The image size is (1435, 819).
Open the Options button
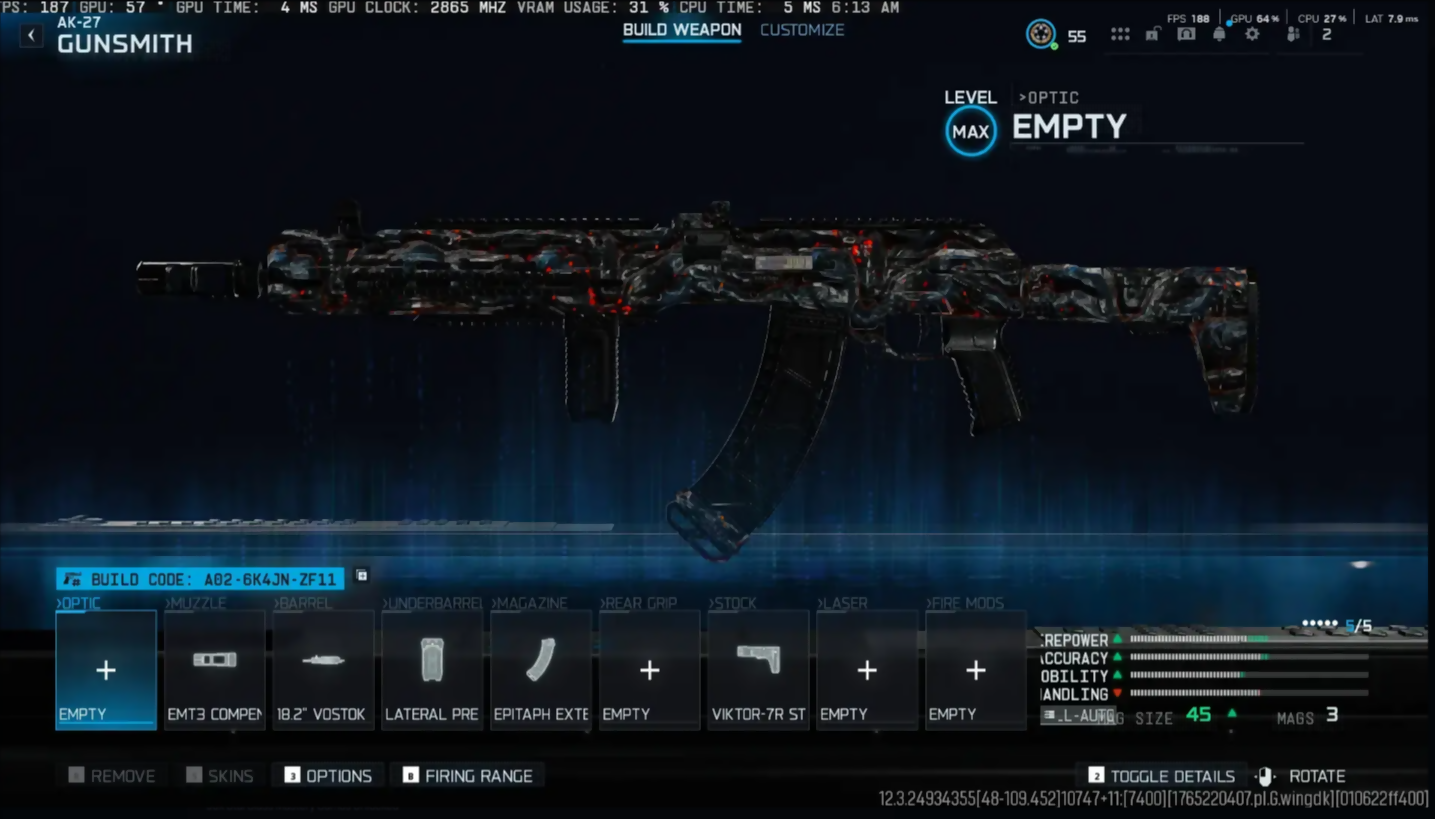[x=328, y=776]
